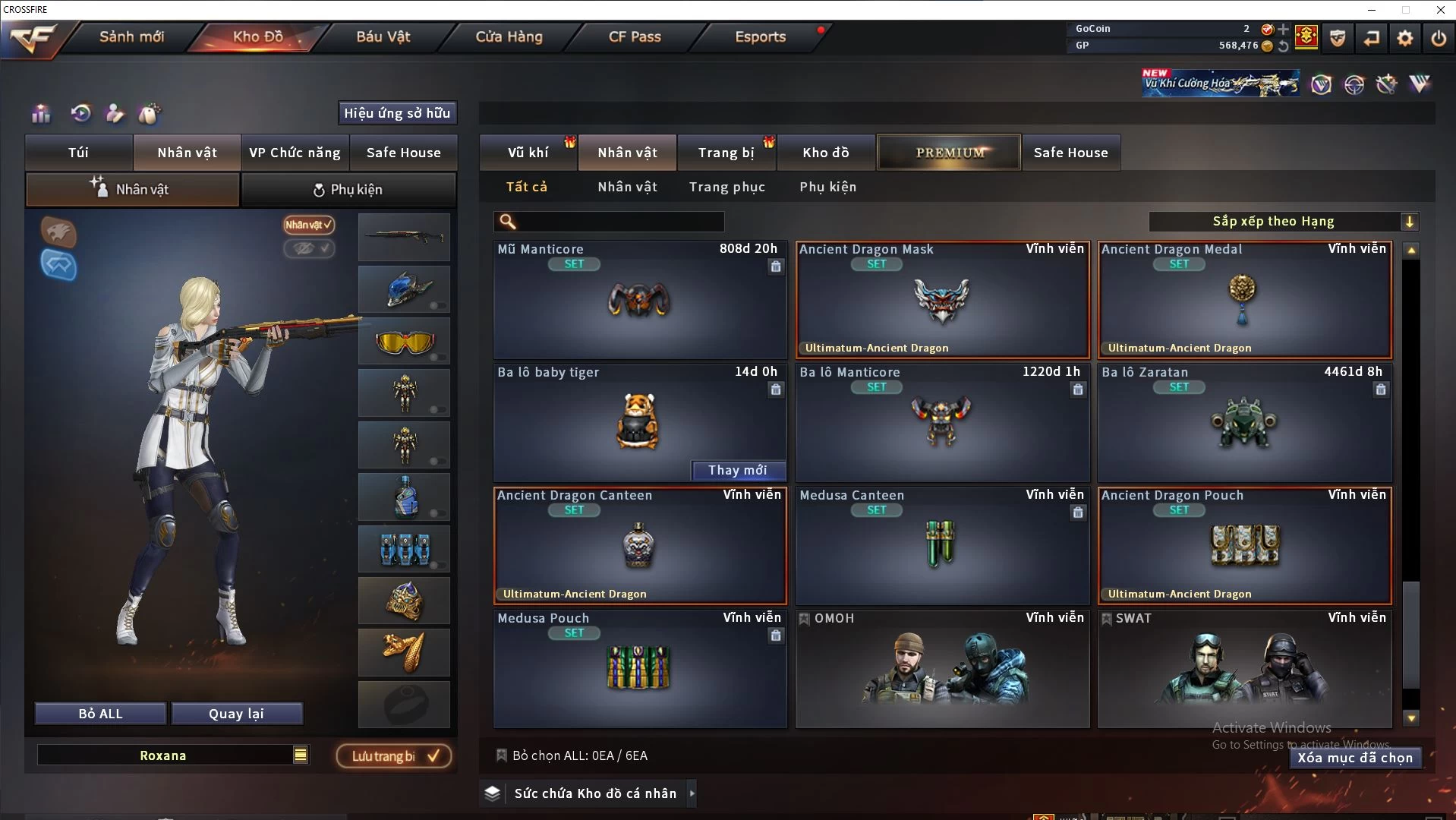Click the item search field

point(619,222)
